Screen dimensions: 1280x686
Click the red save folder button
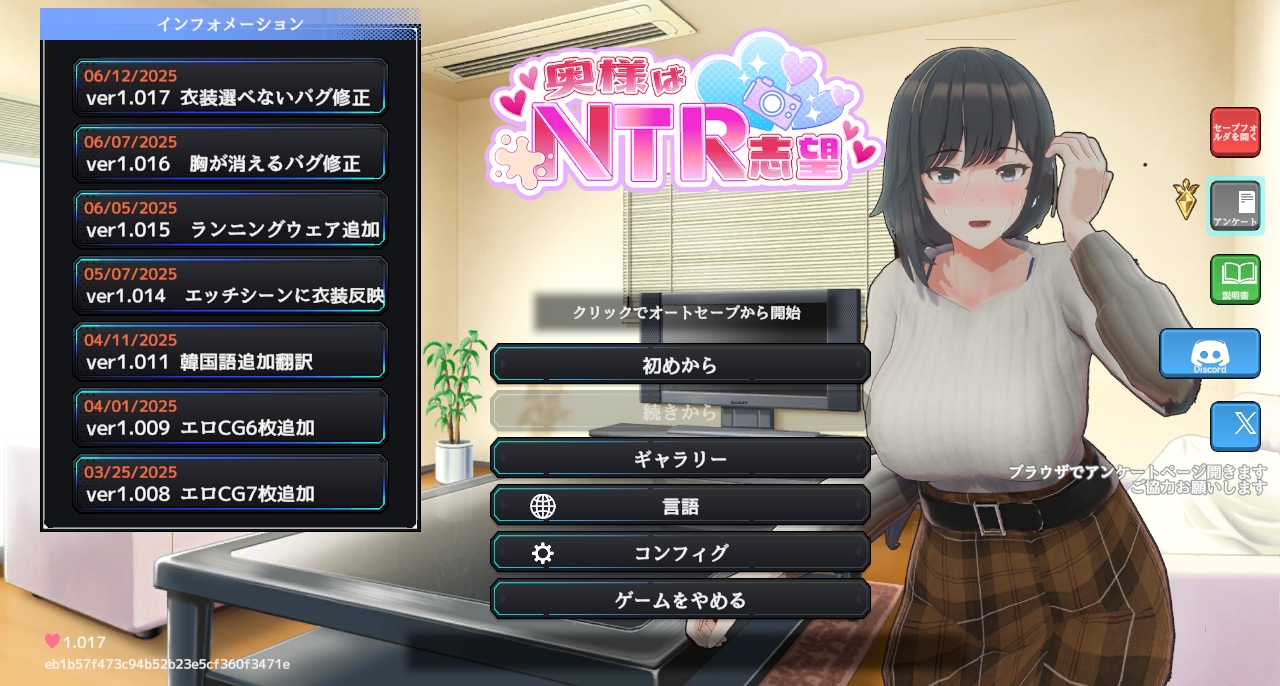point(1235,132)
